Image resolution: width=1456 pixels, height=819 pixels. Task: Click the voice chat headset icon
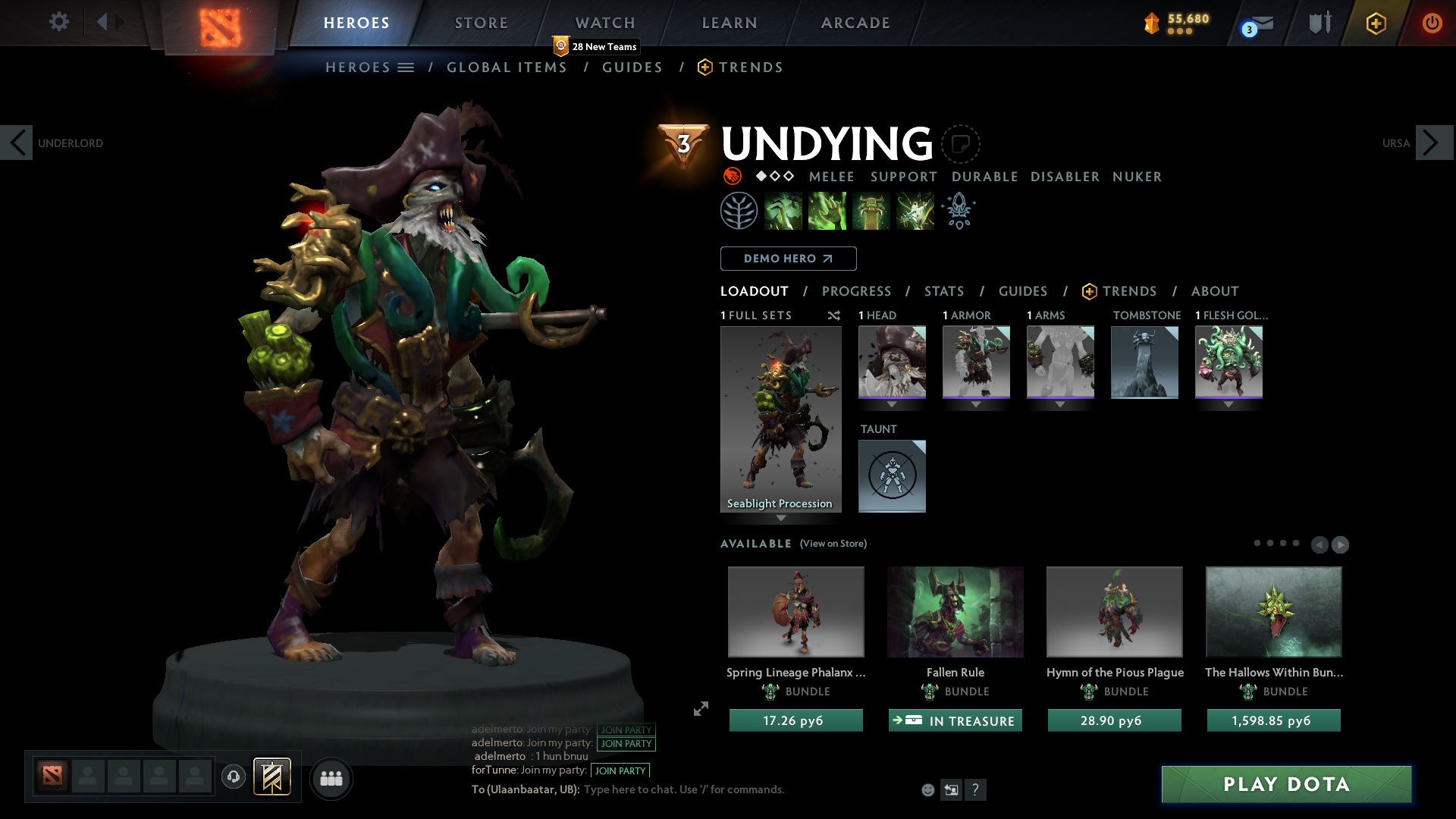tap(234, 778)
